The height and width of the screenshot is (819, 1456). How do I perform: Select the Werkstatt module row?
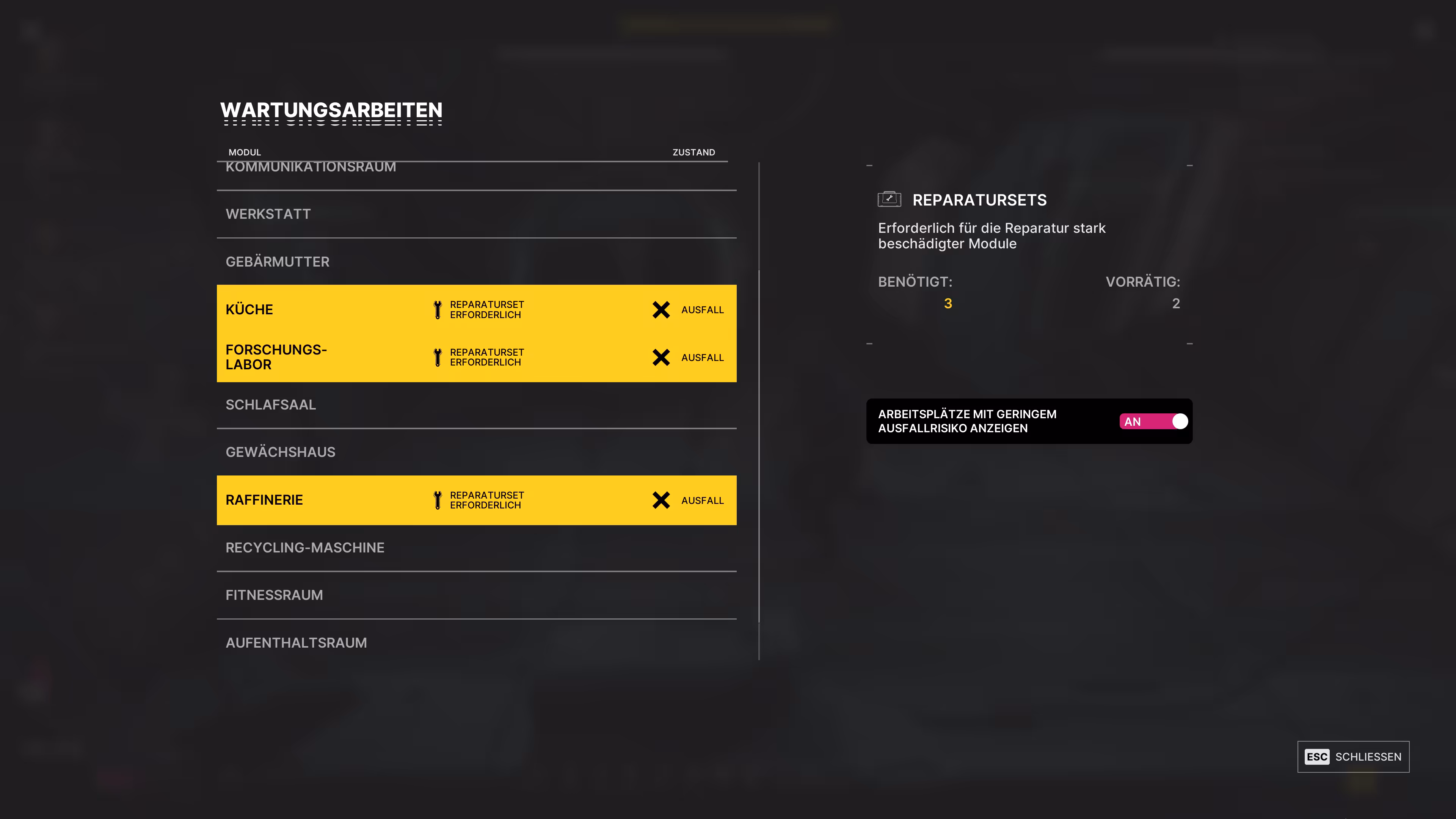(476, 214)
